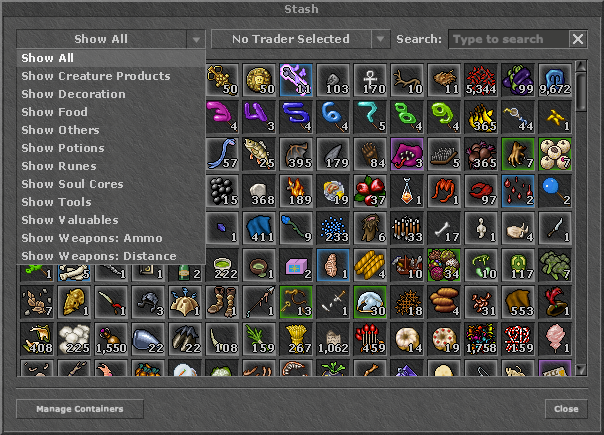Filter stash by Show Food
Screen dimensions: 604x435
coord(55,112)
